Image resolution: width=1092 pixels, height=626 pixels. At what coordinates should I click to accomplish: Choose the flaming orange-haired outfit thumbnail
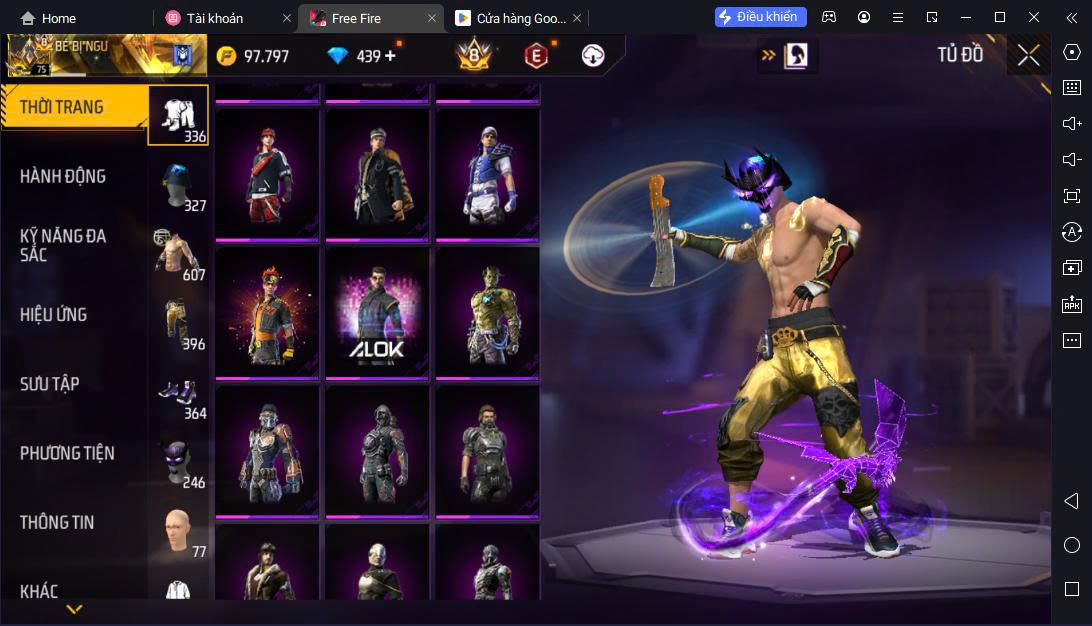267,312
